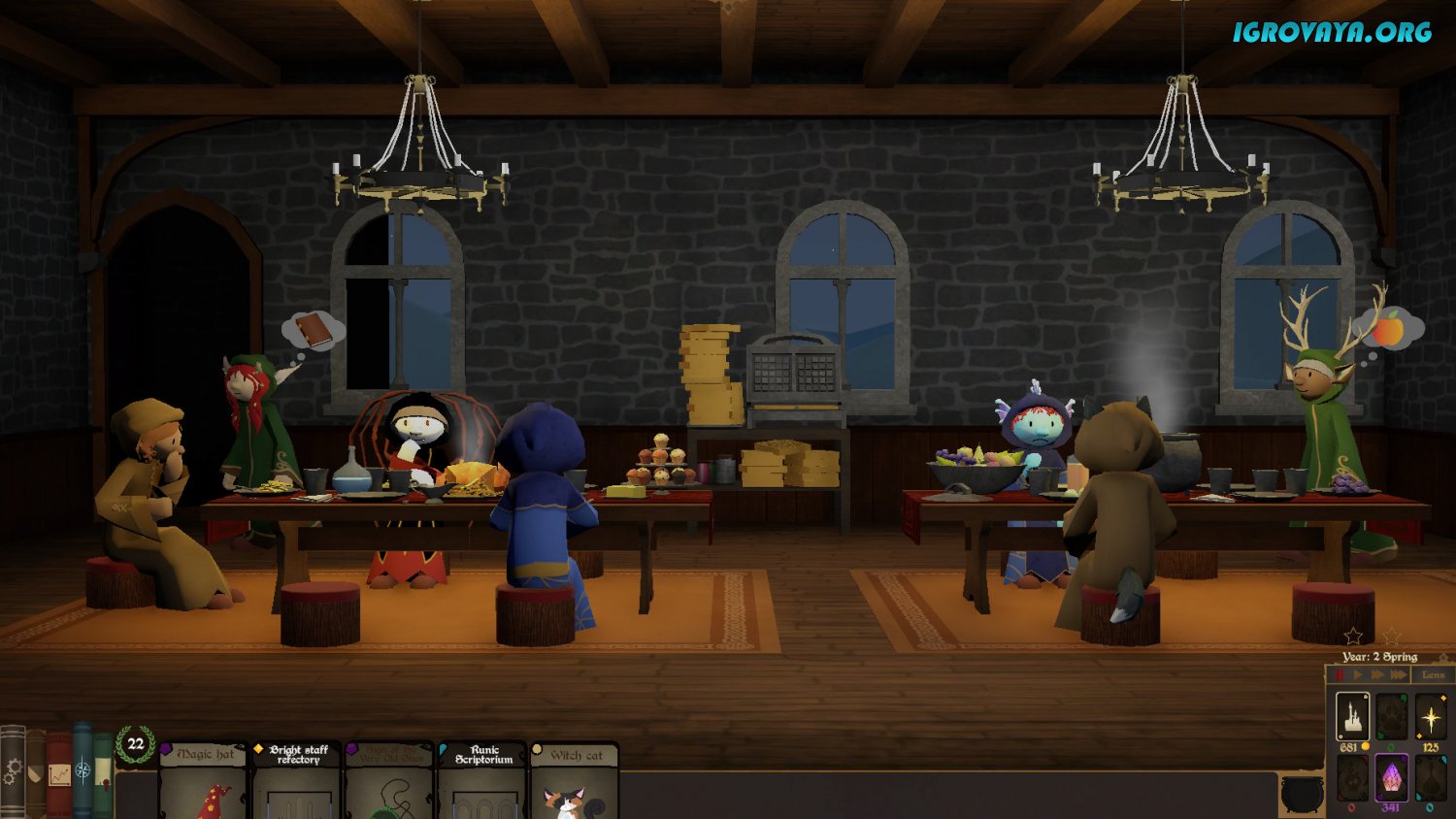The width and height of the screenshot is (1456, 819).
Task: Set game speed to double fast-forward
Action: (x=1377, y=674)
